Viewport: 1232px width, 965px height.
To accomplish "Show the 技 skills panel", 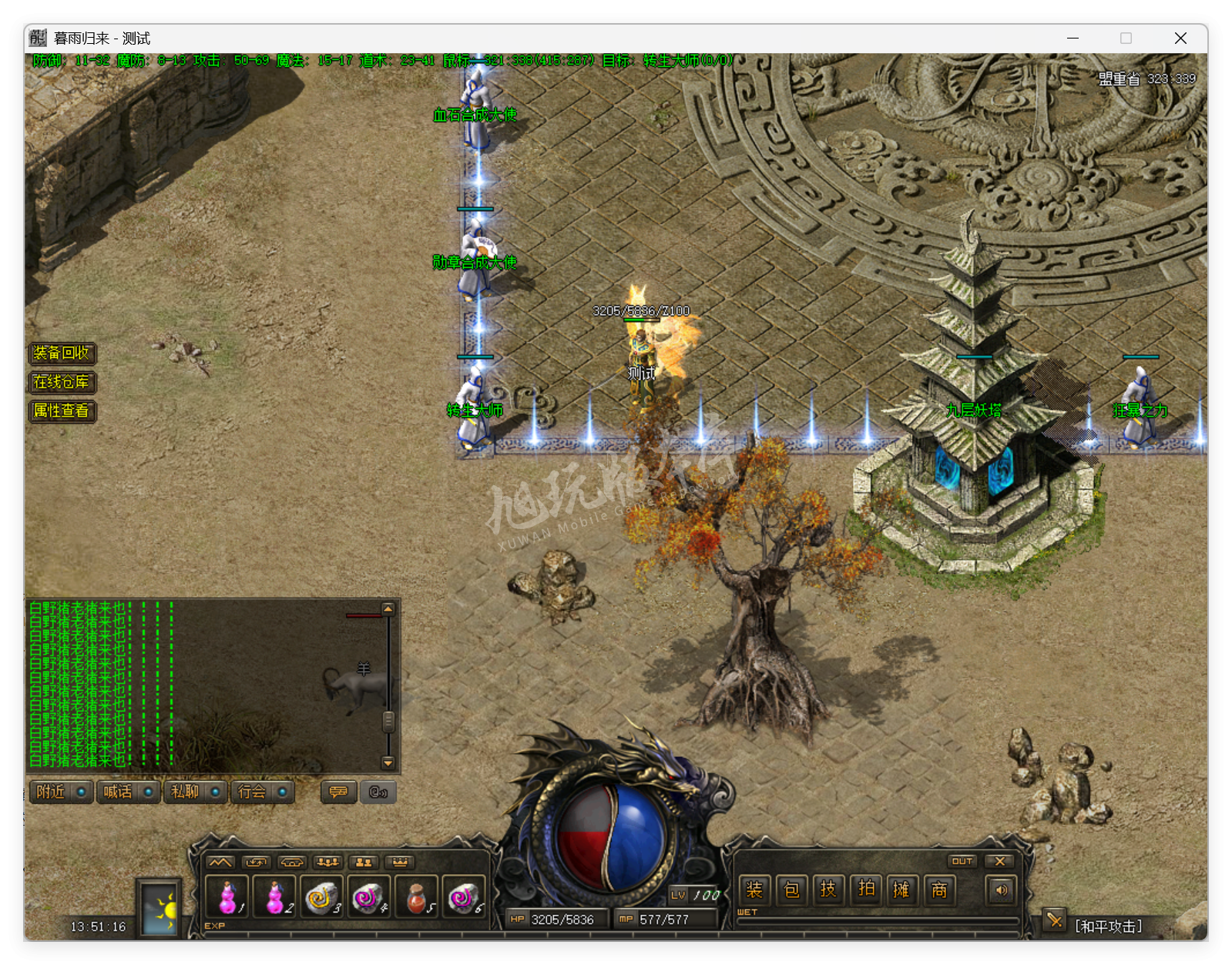I will point(828,890).
